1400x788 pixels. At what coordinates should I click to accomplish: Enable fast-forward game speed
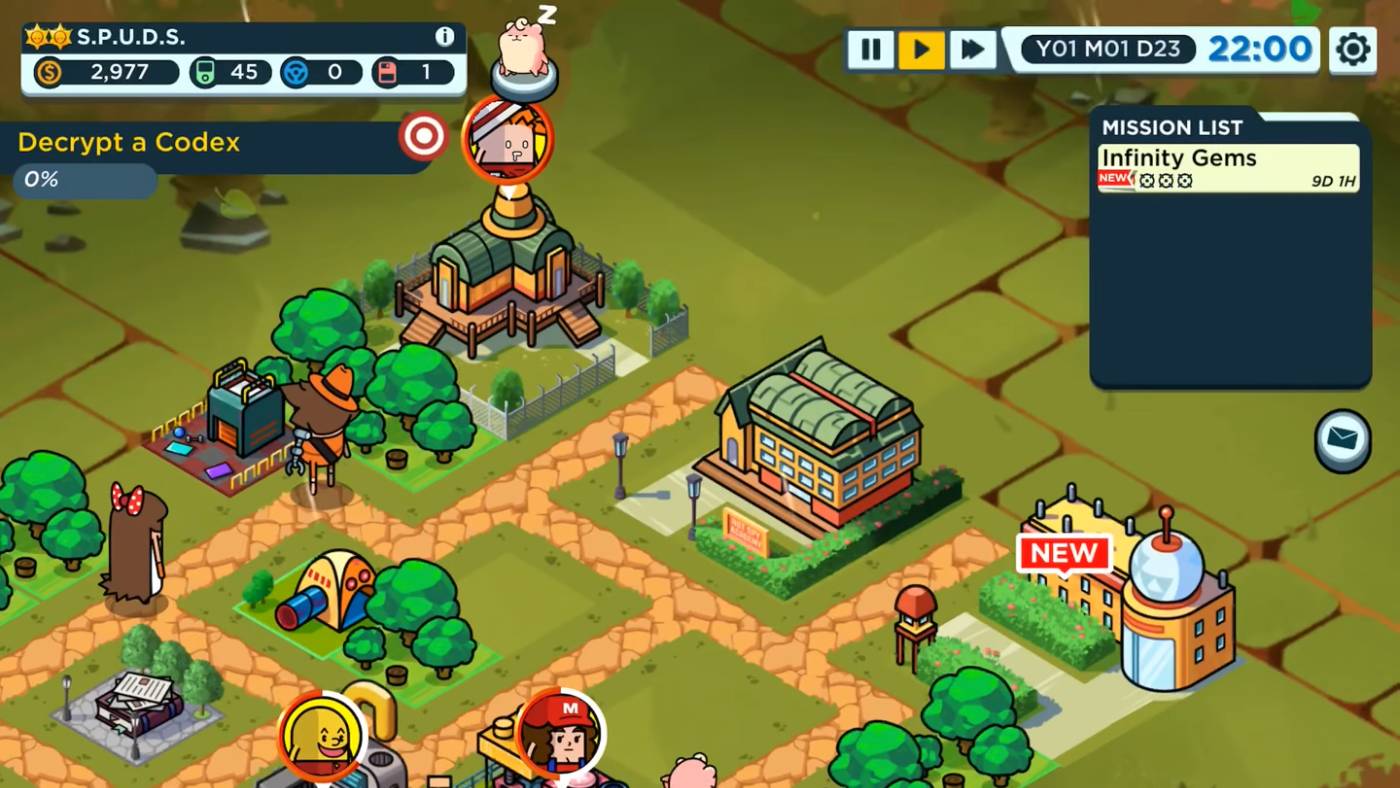(x=971, y=47)
